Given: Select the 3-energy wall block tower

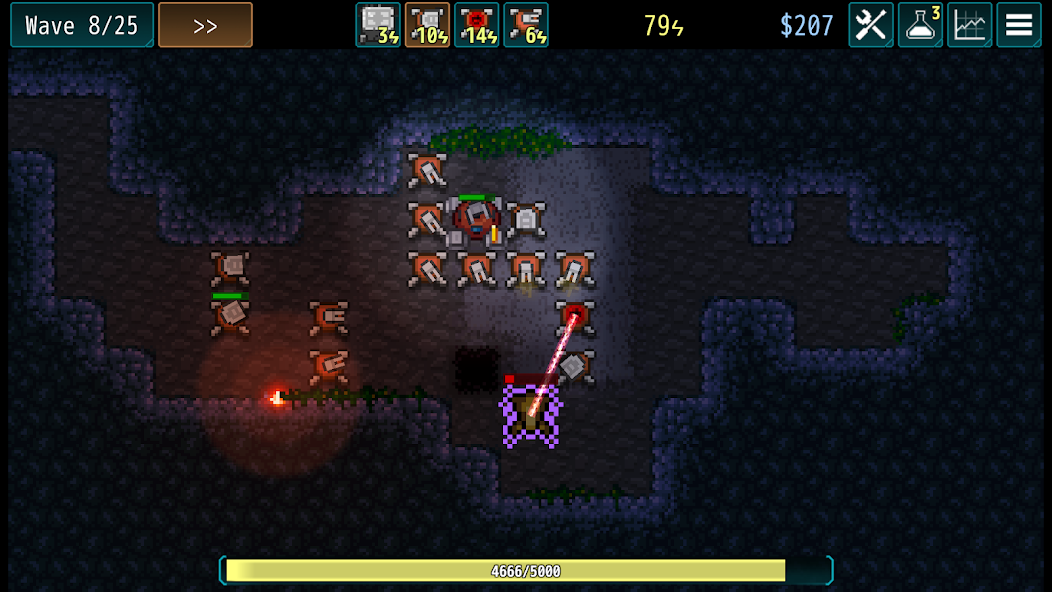Looking at the screenshot, I should (x=378, y=25).
